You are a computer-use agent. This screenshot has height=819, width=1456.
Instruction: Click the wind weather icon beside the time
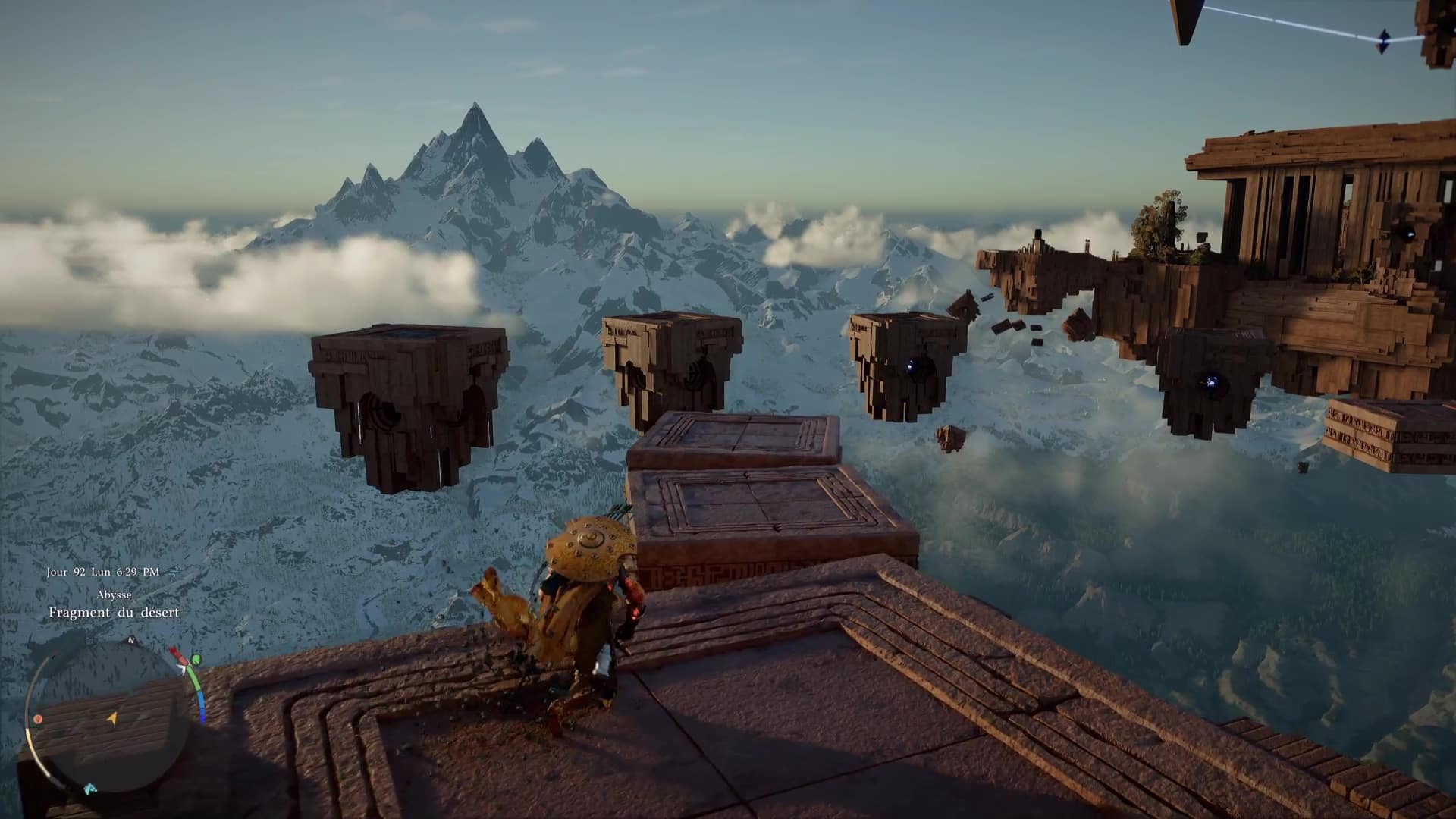click(173, 572)
